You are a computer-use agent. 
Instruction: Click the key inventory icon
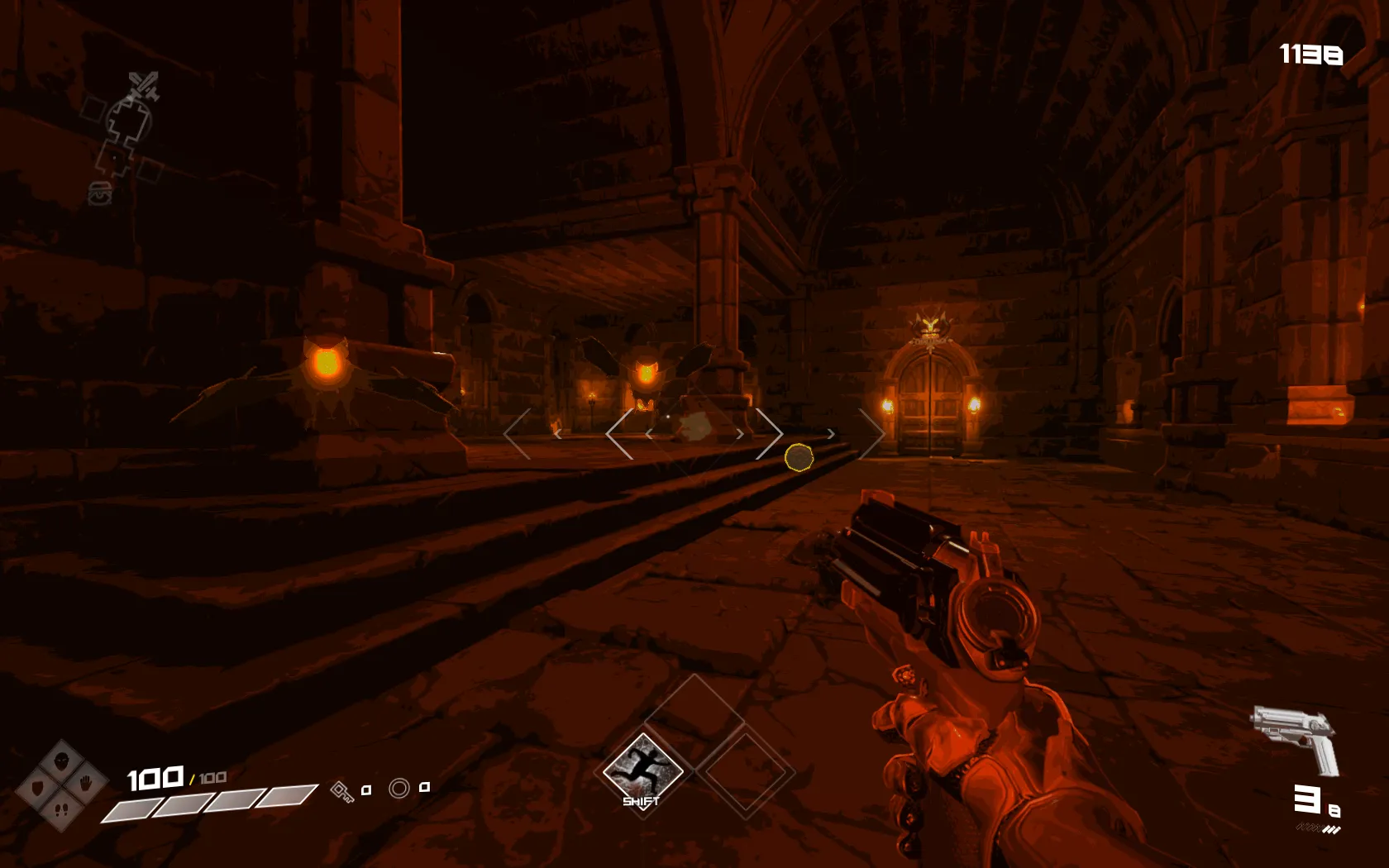[x=341, y=790]
